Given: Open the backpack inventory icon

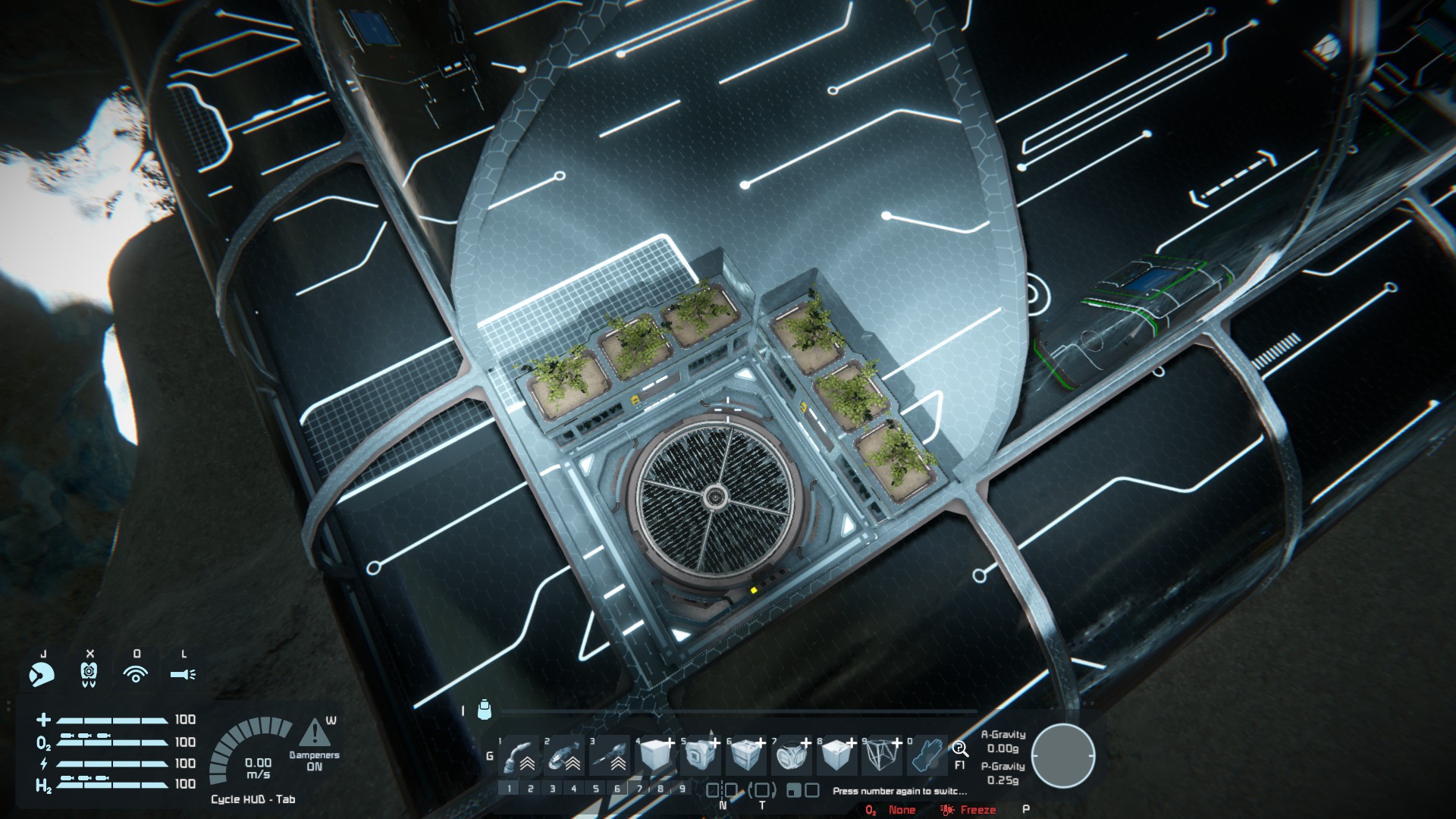Looking at the screenshot, I should pyautogui.click(x=485, y=710).
